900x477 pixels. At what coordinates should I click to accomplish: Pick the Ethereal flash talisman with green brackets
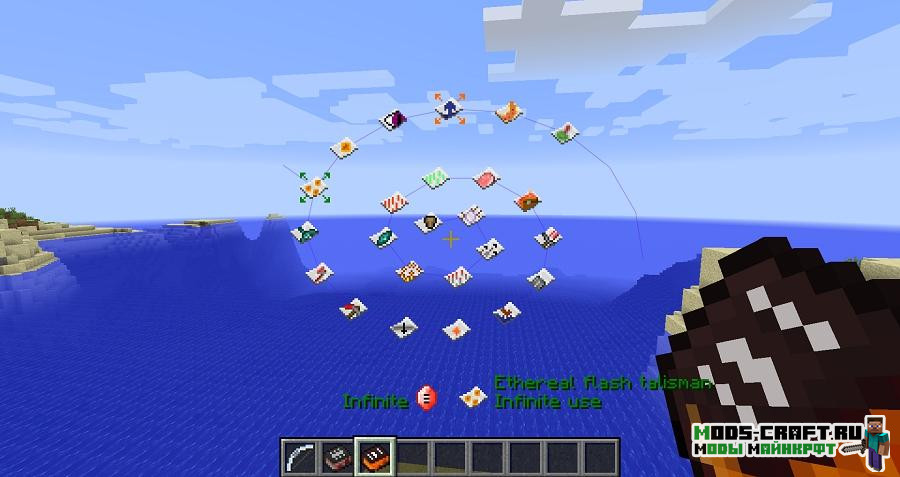315,185
